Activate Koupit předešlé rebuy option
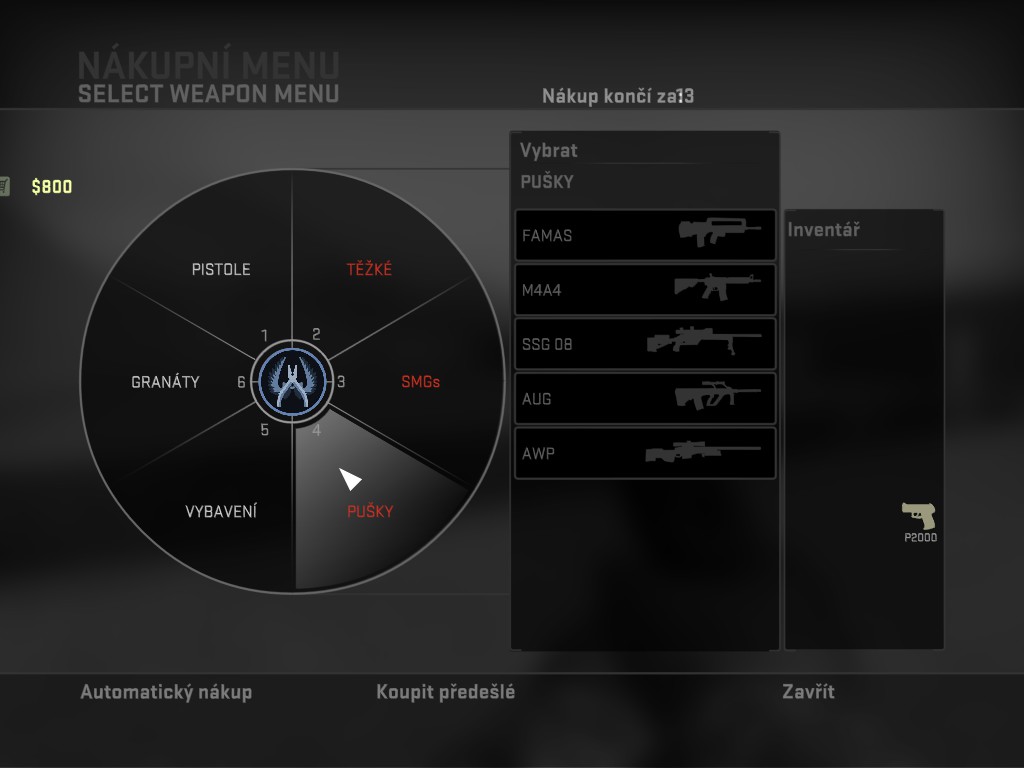Screen dimensions: 1024x768 point(446,692)
